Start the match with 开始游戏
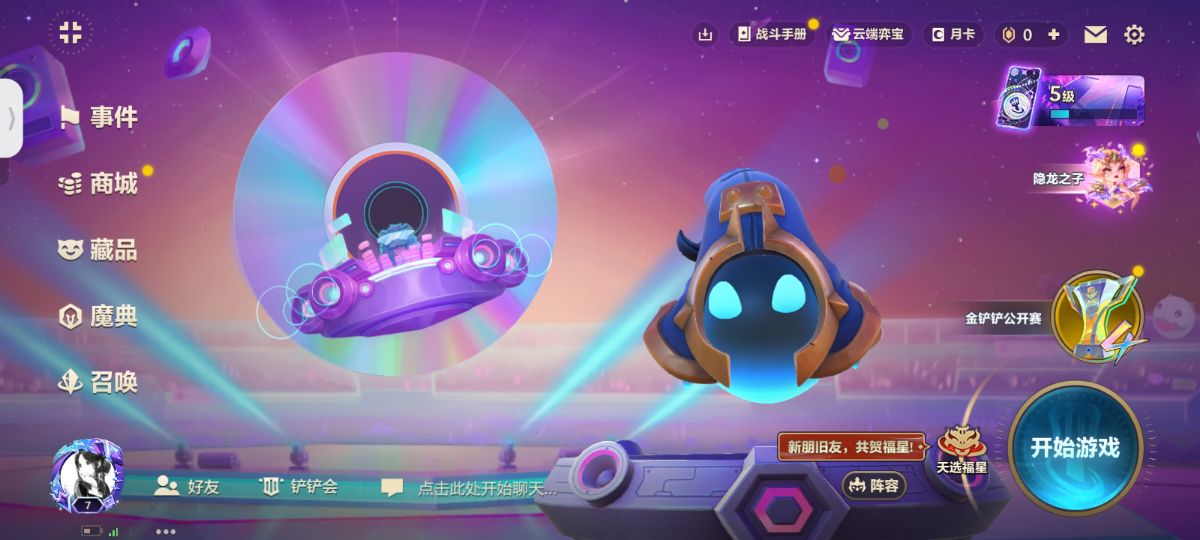The width and height of the screenshot is (1200, 540). coord(1074,448)
